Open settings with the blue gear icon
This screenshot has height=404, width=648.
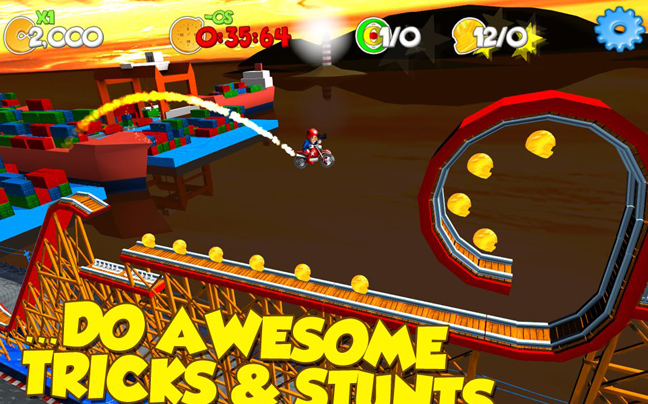click(x=618, y=29)
